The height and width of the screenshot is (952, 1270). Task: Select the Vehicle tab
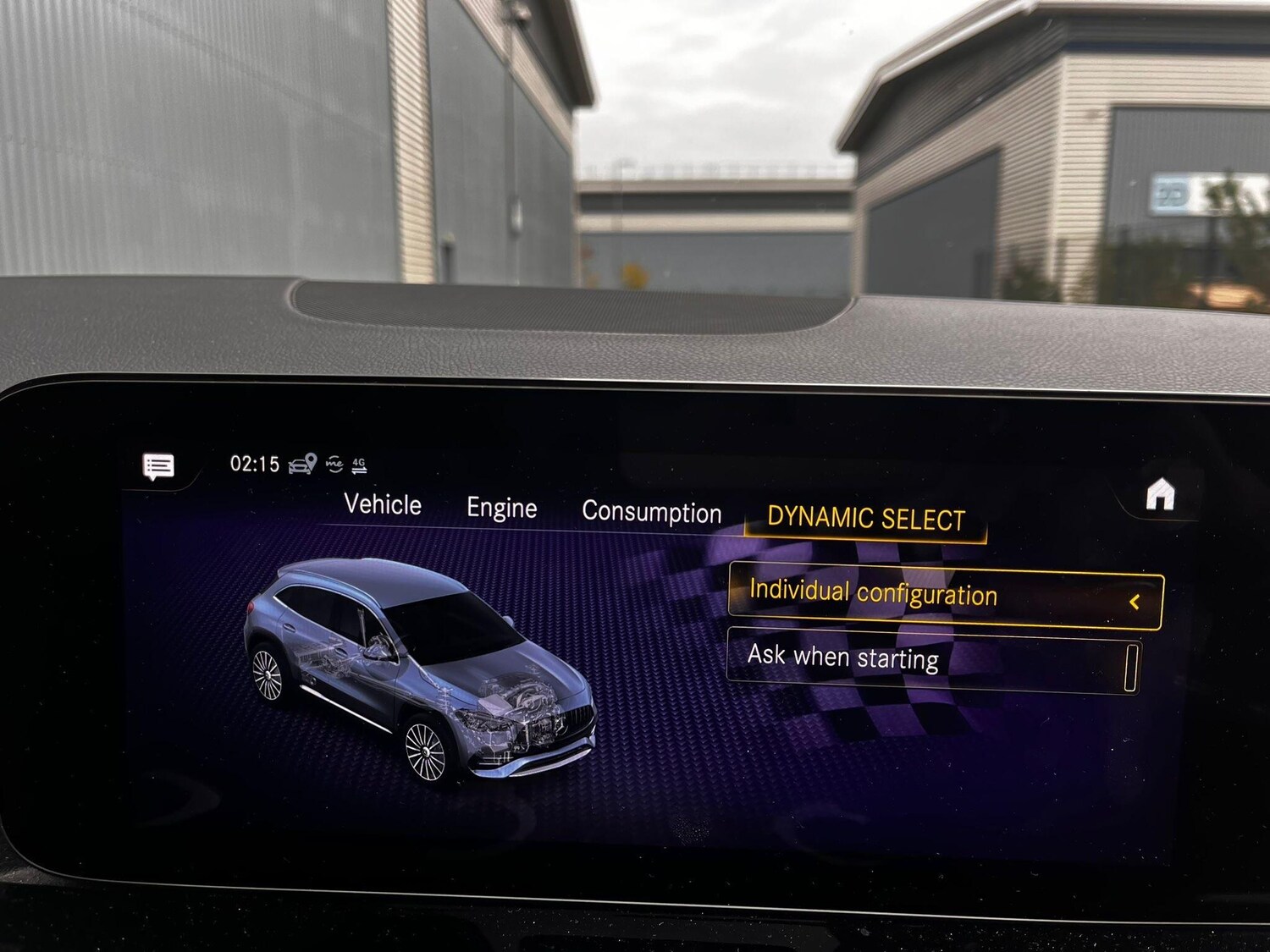[381, 504]
